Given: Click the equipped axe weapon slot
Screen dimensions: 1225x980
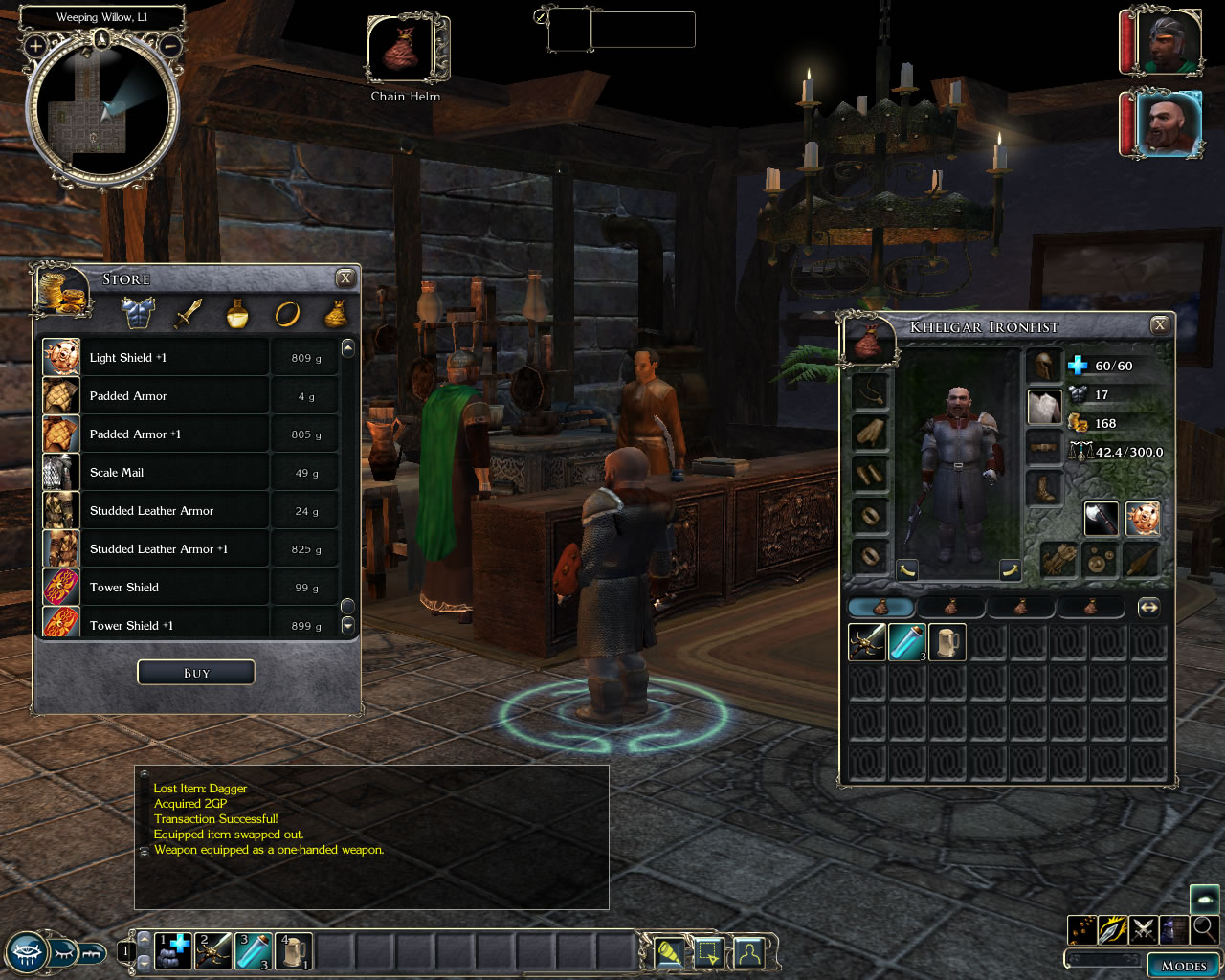Looking at the screenshot, I should click(1102, 519).
